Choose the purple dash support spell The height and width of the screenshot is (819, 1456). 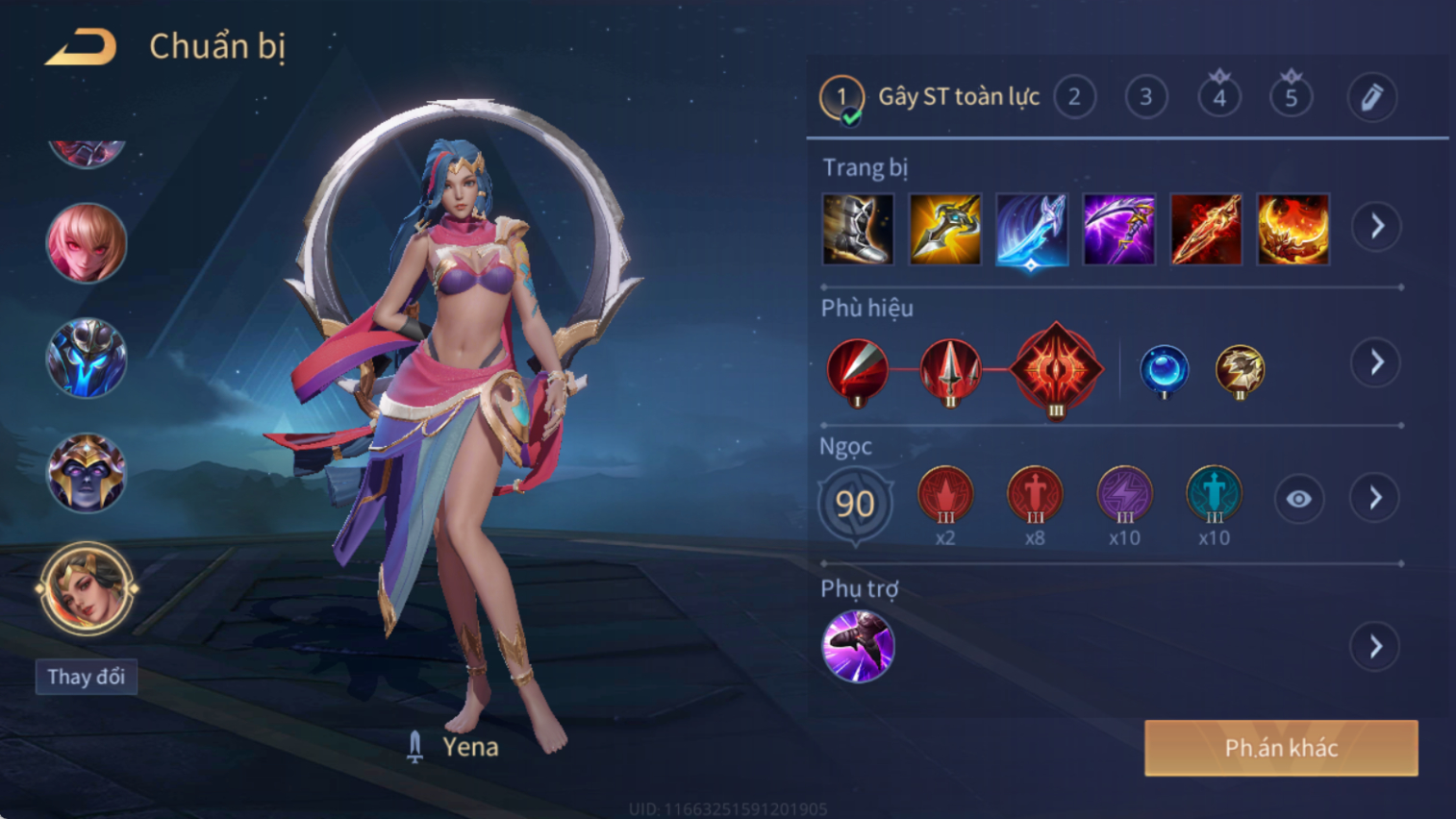(x=858, y=646)
